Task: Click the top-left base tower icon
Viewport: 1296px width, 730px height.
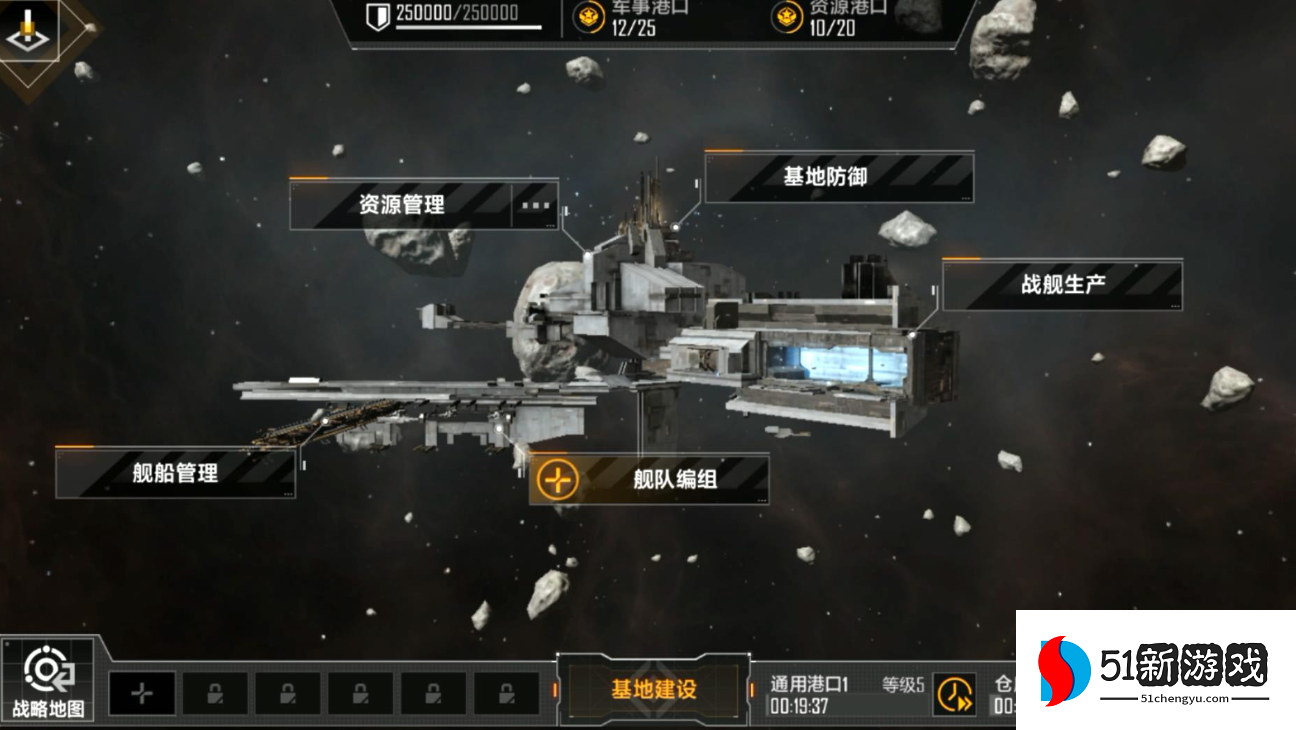Action: (32, 30)
